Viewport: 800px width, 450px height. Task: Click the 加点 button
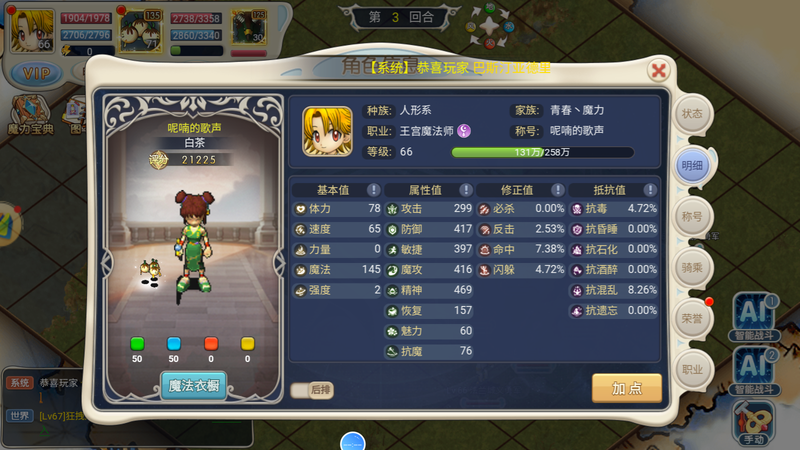[626, 387]
